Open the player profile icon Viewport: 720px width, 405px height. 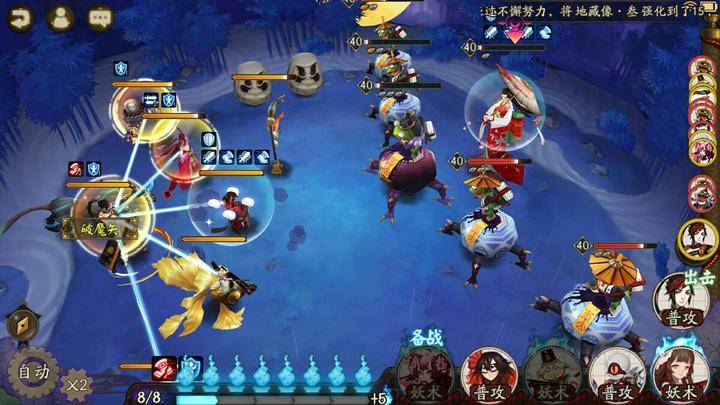(x=60, y=17)
